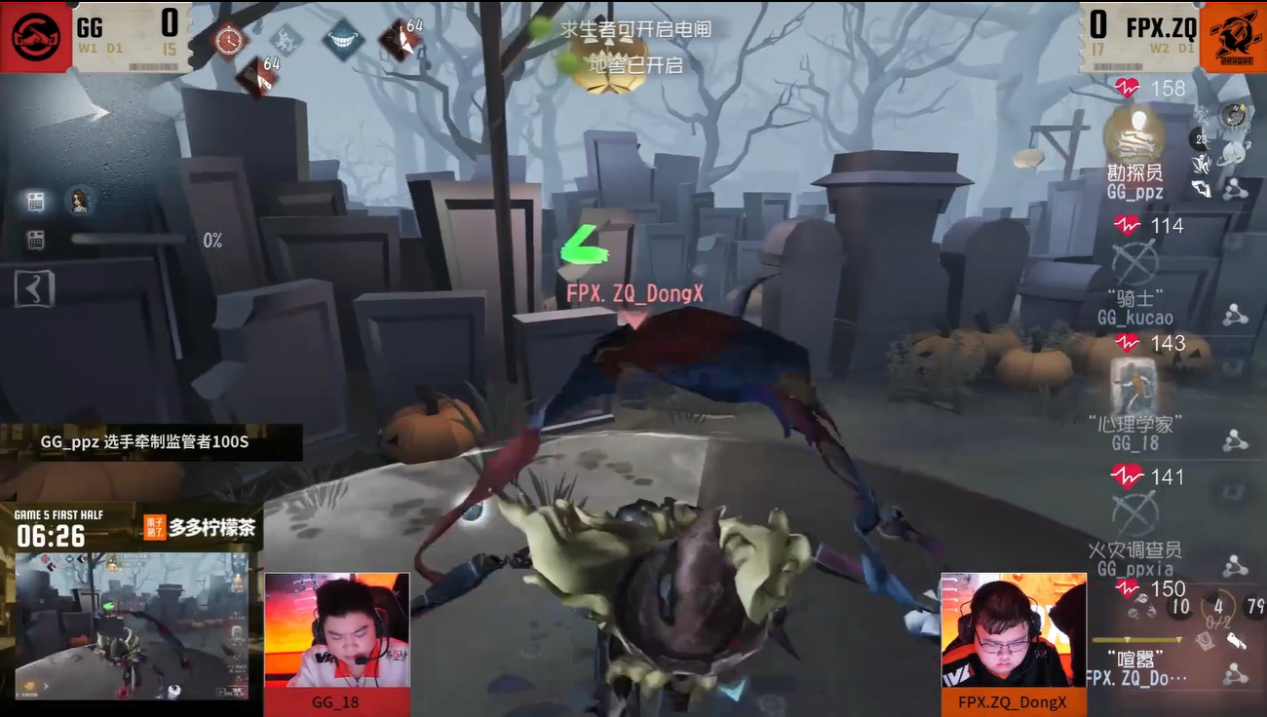Screen dimensions: 1267x717
Task: Select the Knight GG_kucao player entry
Action: (1135, 268)
